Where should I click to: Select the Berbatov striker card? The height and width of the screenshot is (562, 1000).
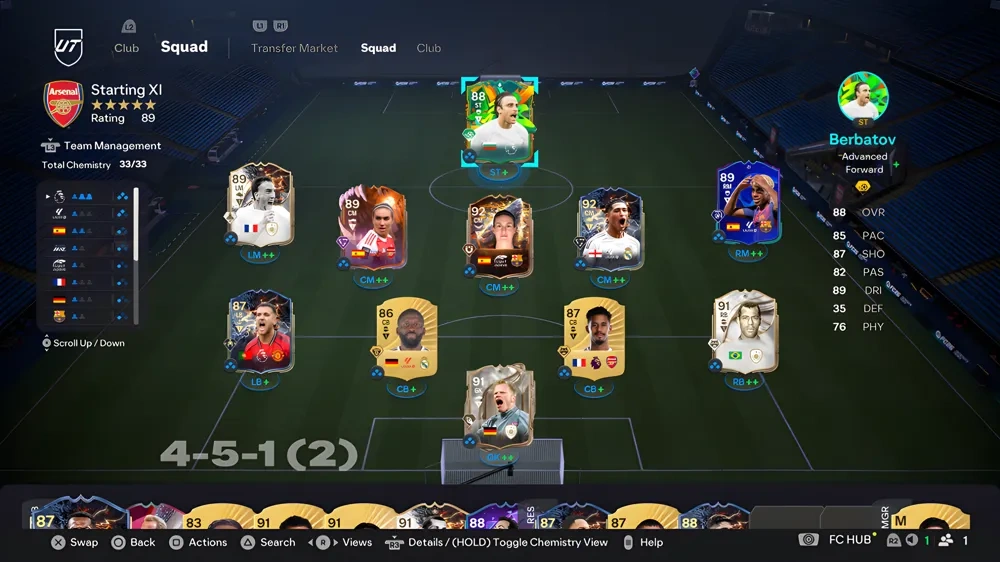[499, 122]
